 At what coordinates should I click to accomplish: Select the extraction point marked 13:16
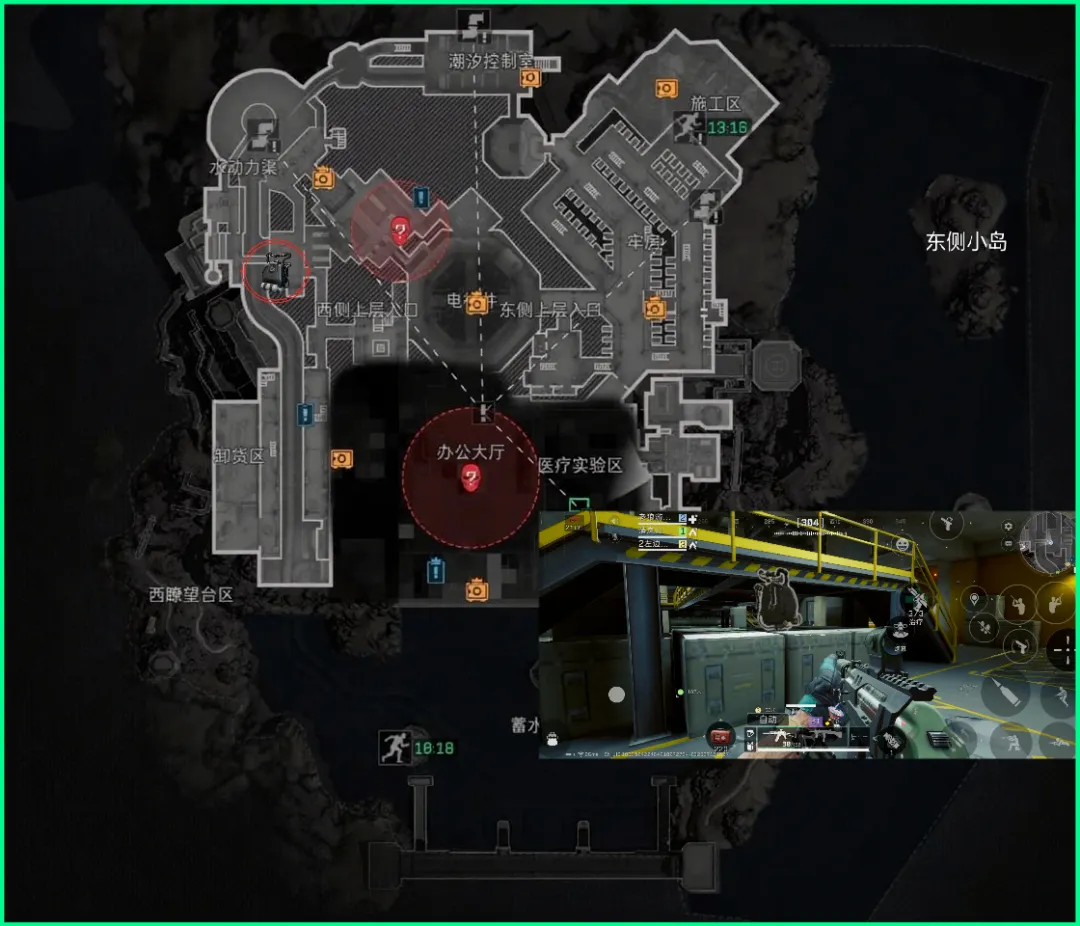point(688,127)
